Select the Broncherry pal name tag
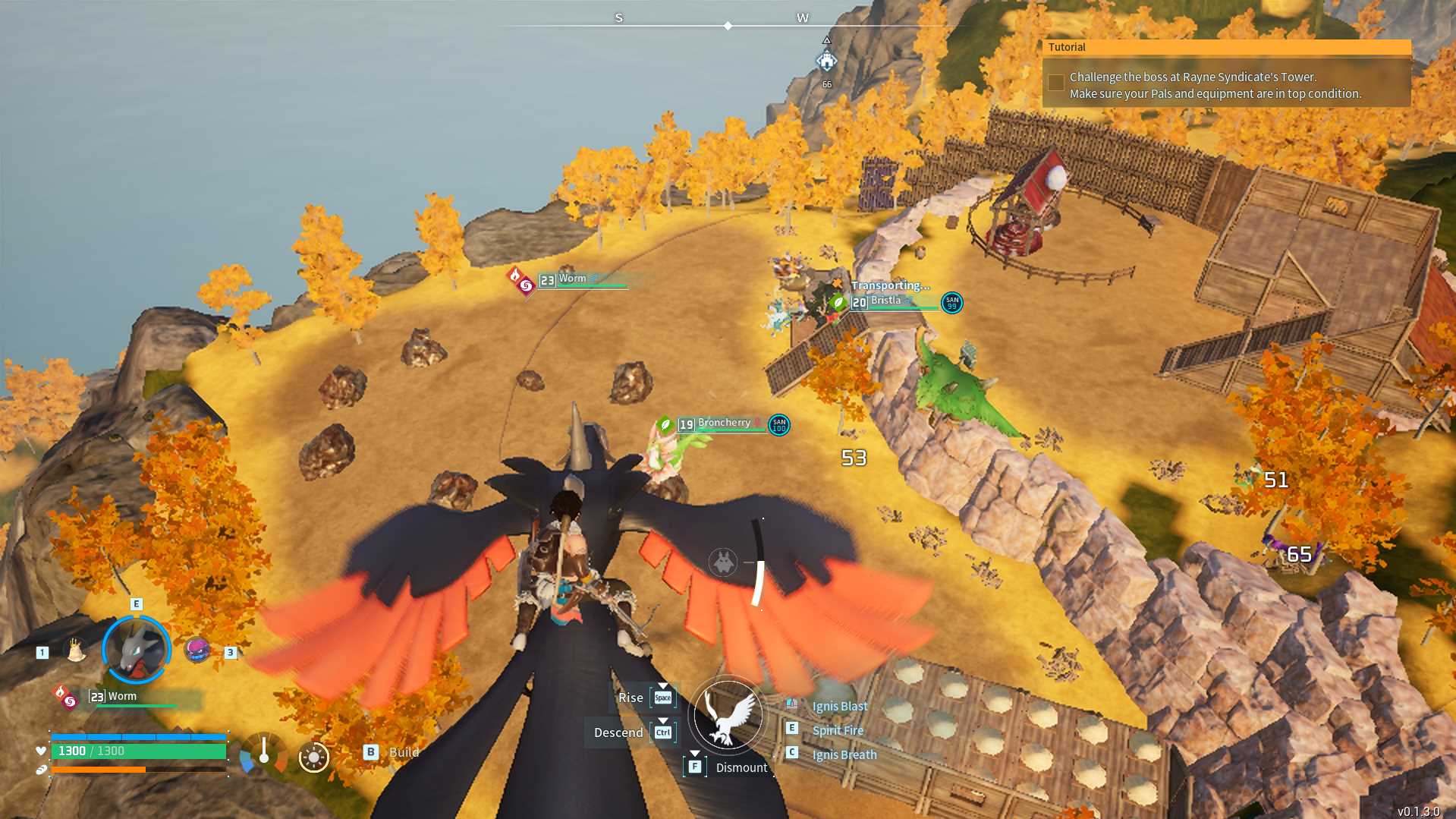The width and height of the screenshot is (1456, 819). pyautogui.click(x=723, y=424)
